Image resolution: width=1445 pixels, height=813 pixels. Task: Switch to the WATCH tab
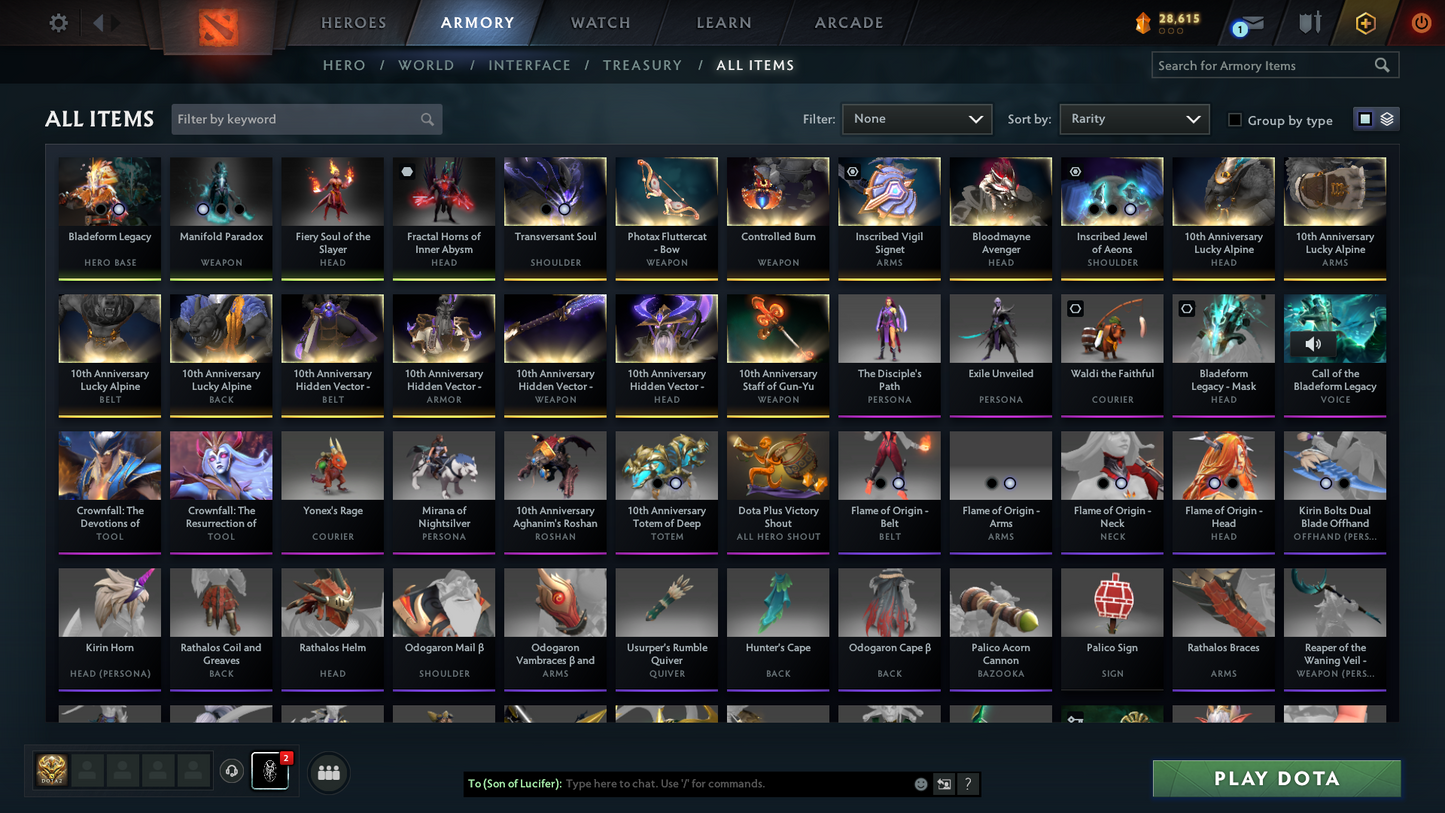coord(599,22)
